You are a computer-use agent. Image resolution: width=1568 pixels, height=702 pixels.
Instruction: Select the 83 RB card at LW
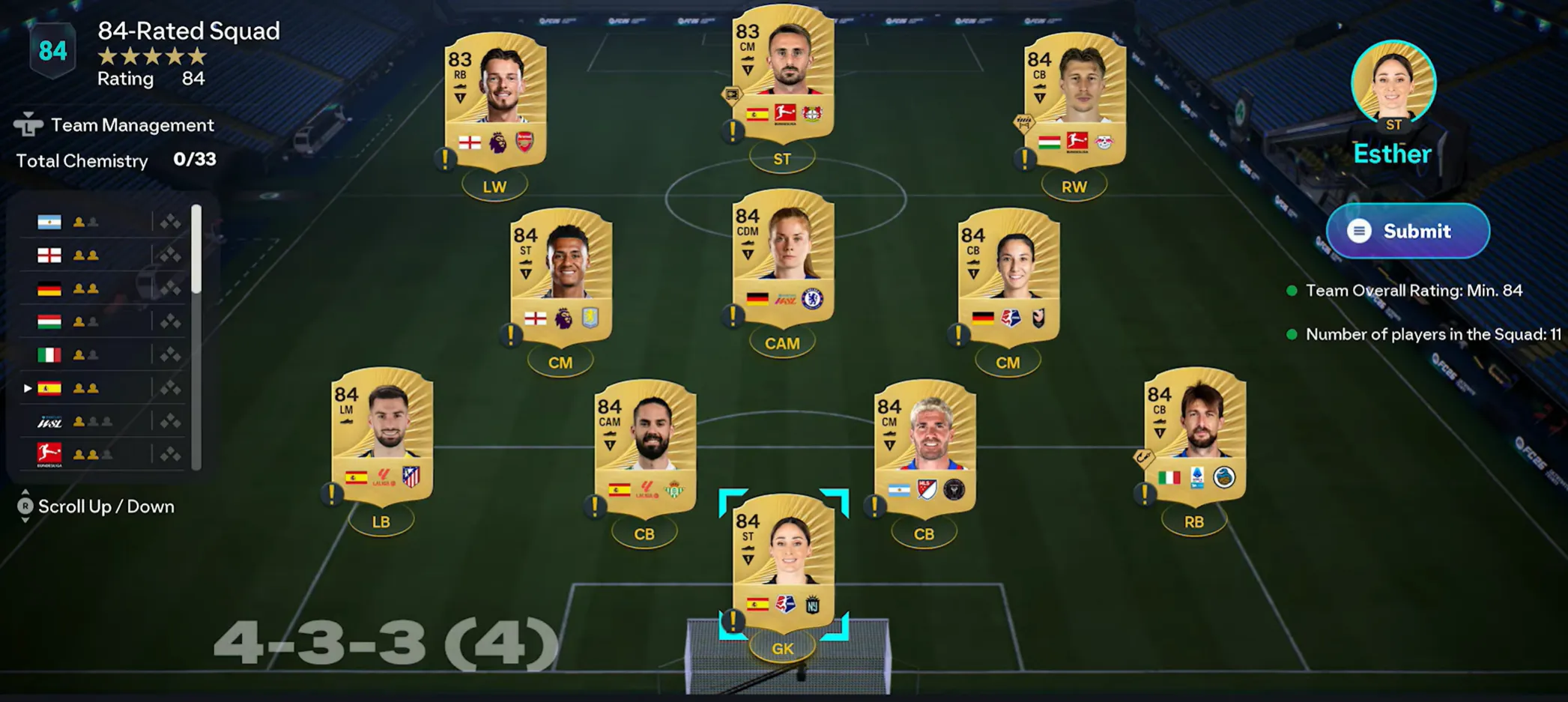[495, 99]
